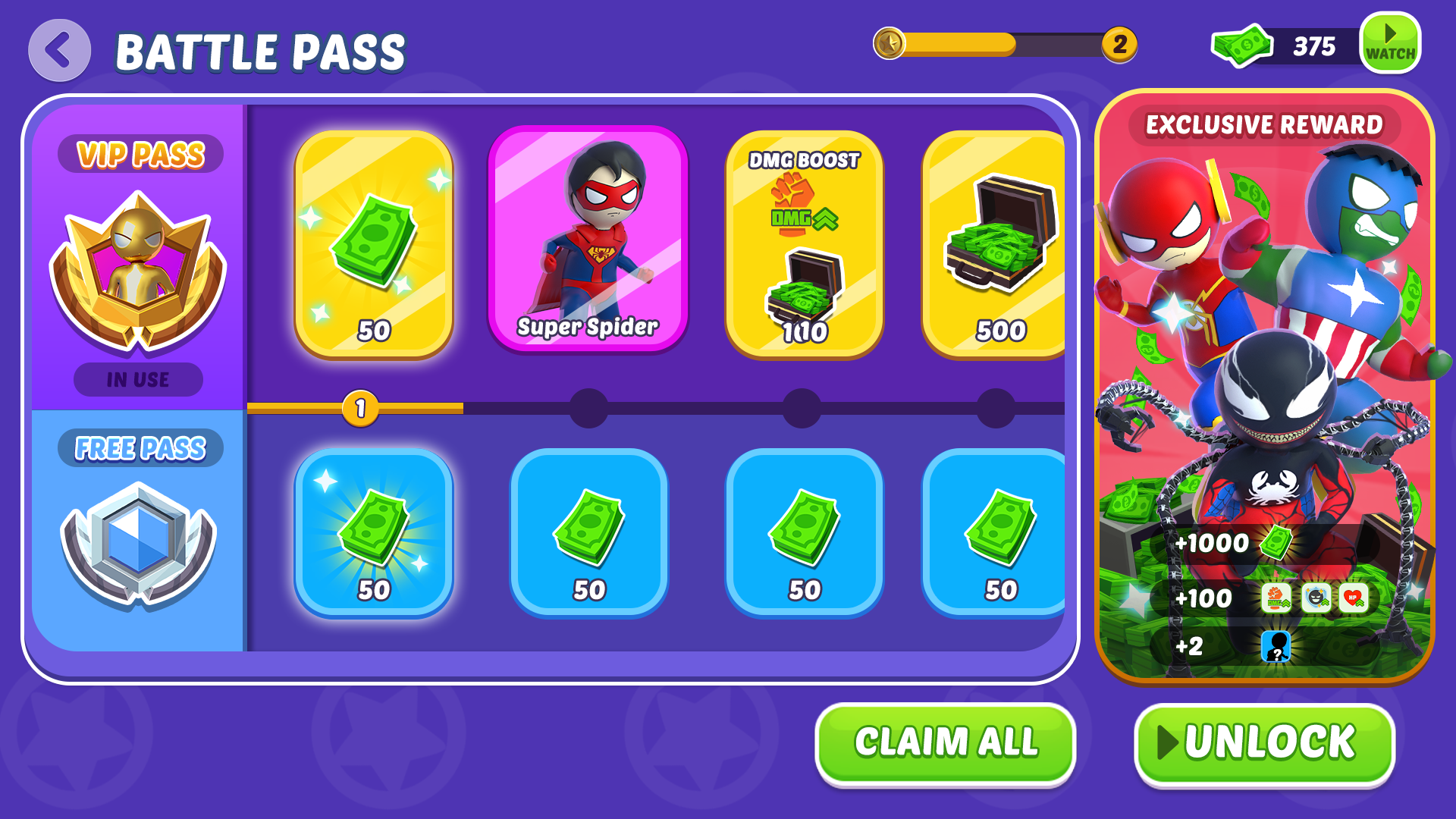Claim the first gold 50 cash reward

(375, 243)
